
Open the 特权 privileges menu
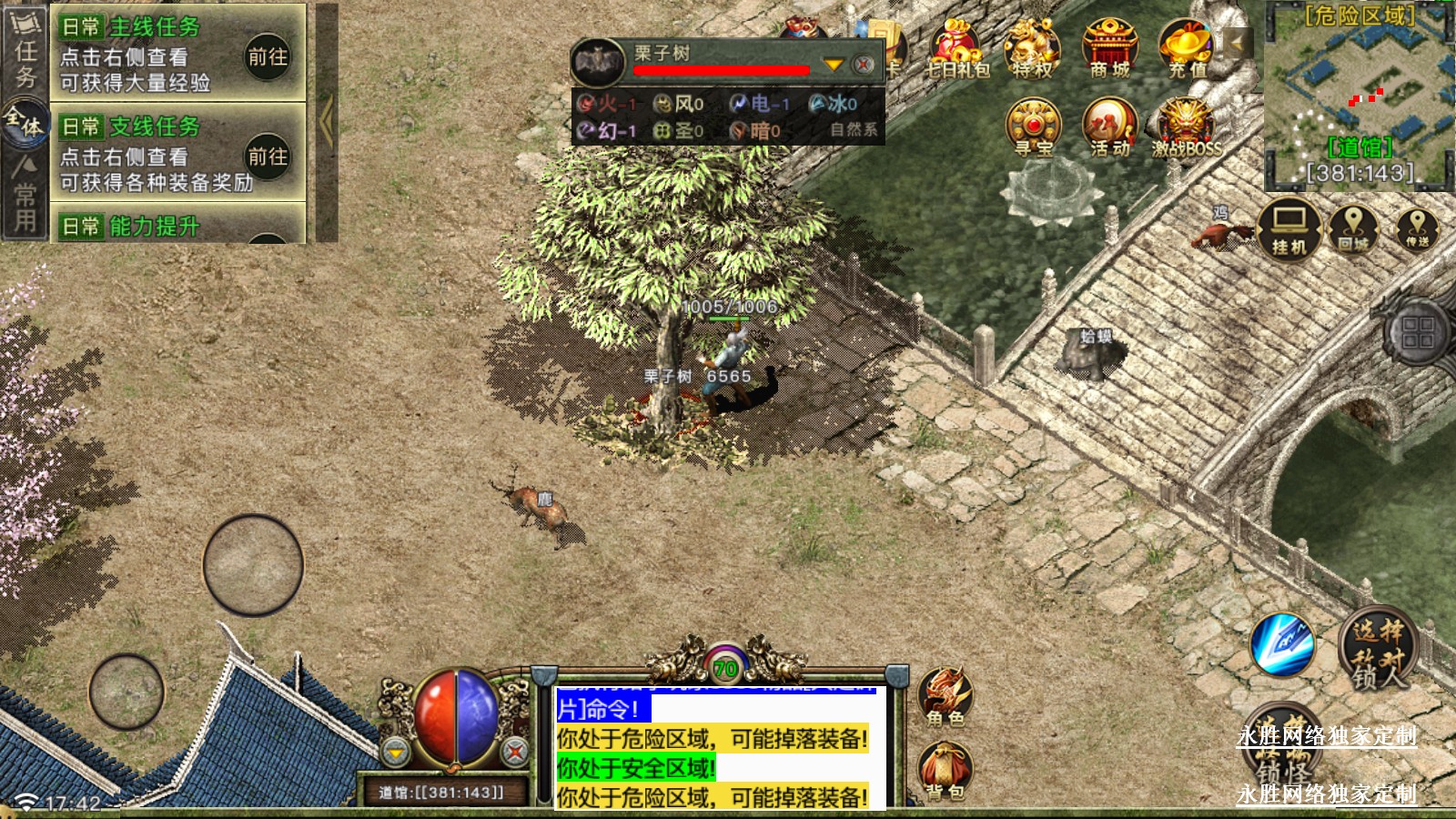pyautogui.click(x=1032, y=50)
